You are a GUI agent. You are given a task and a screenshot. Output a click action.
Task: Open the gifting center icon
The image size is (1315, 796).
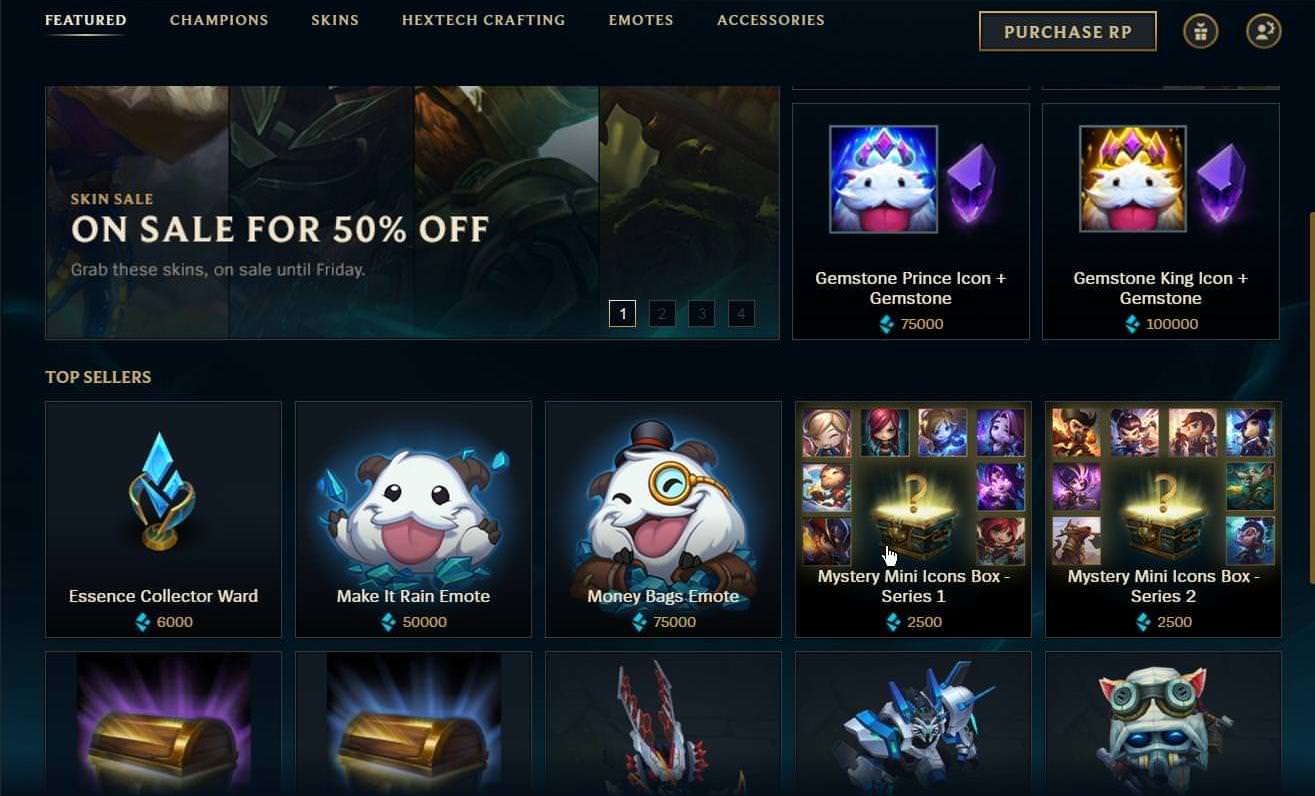(1200, 31)
